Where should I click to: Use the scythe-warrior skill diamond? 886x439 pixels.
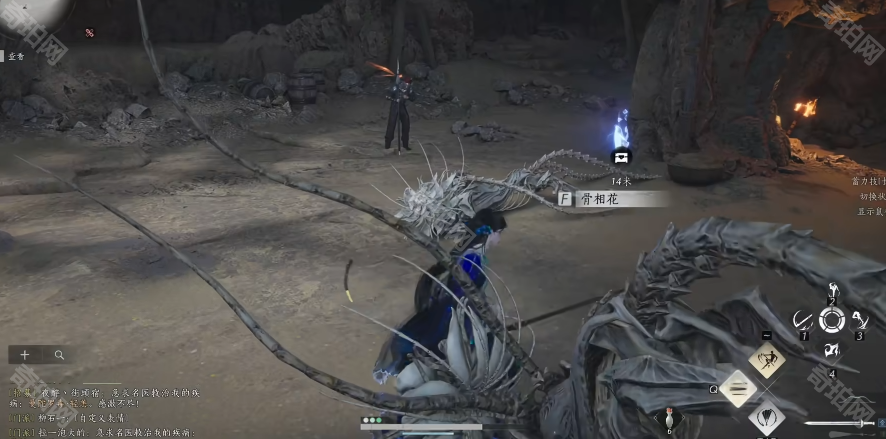(x=767, y=359)
